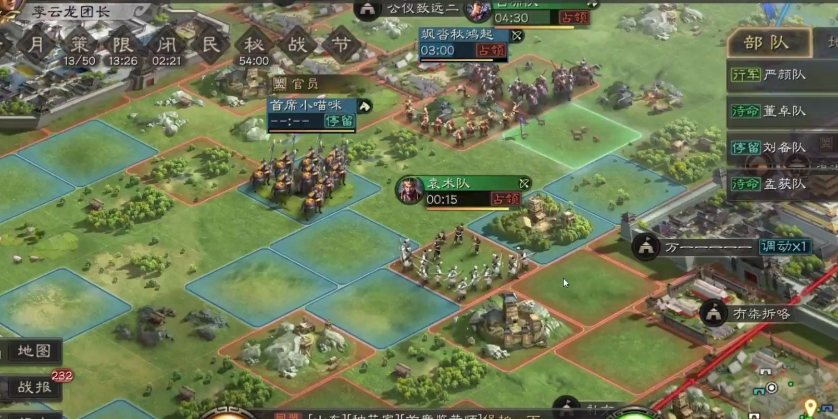Open the 民 menu icon
Screen dimensions: 838x419
pos(210,45)
